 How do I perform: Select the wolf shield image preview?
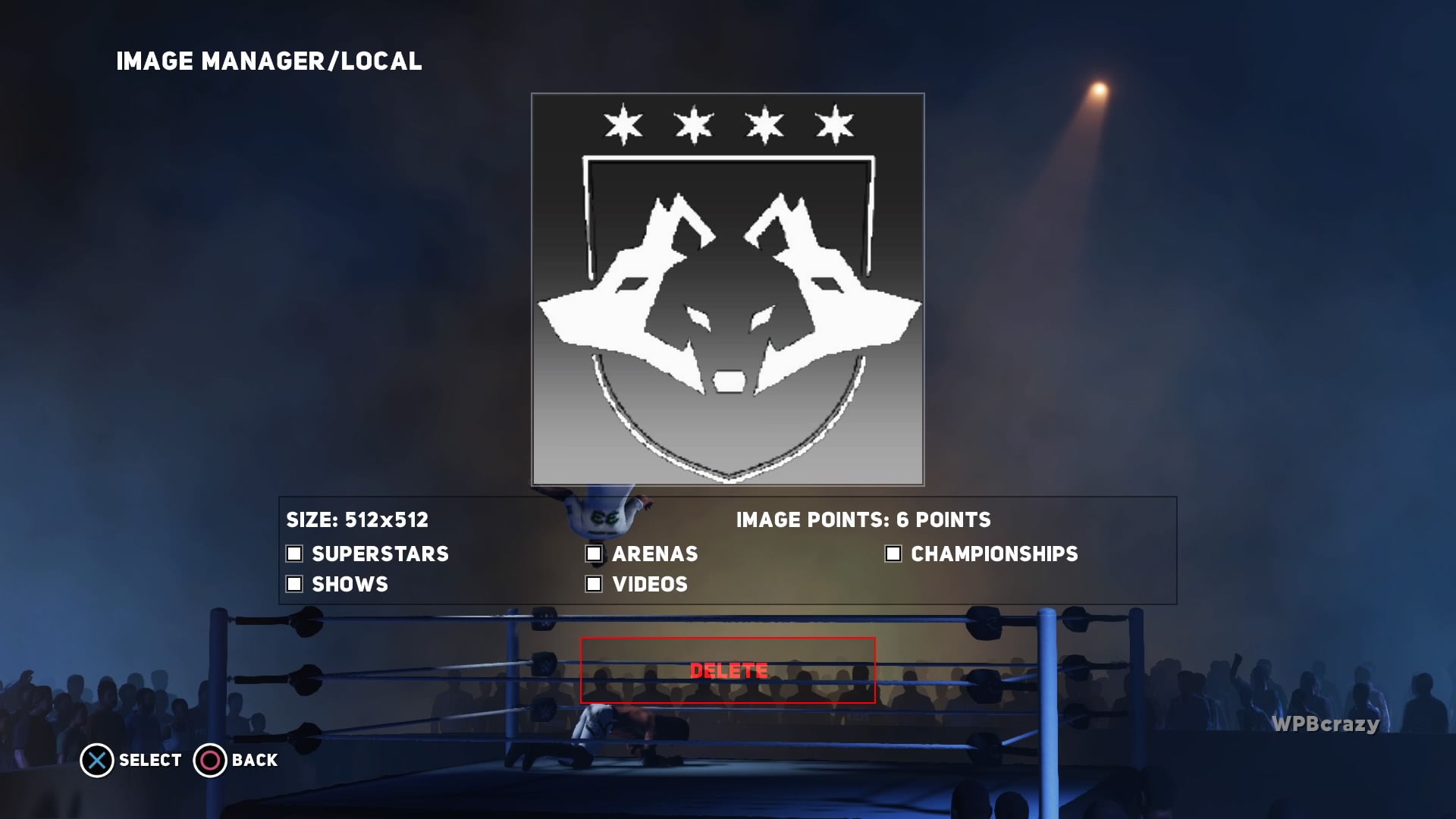[727, 289]
